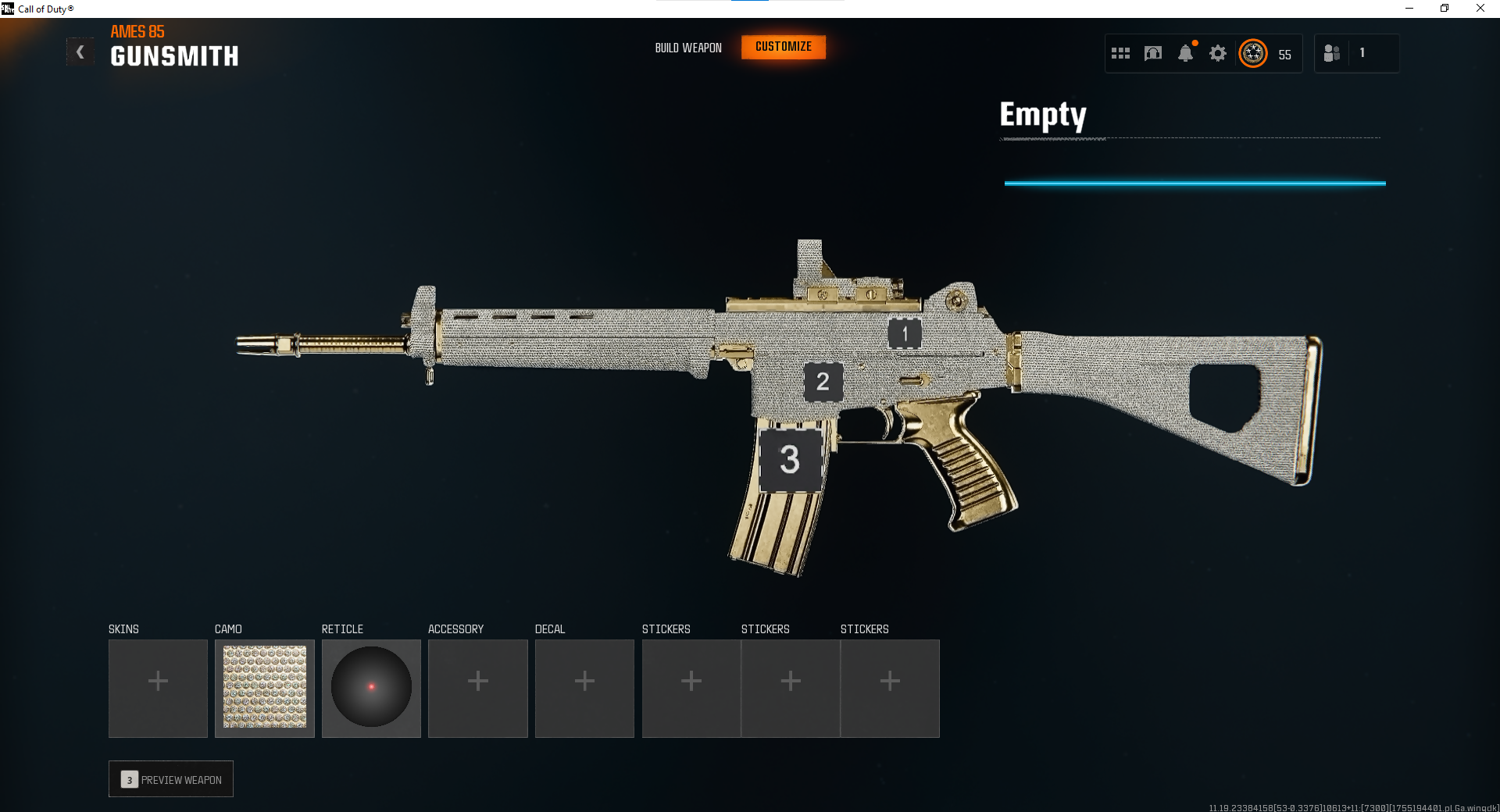Image resolution: width=1500 pixels, height=812 pixels.
Task: Click the Preview Weapon button
Action: (x=171, y=779)
